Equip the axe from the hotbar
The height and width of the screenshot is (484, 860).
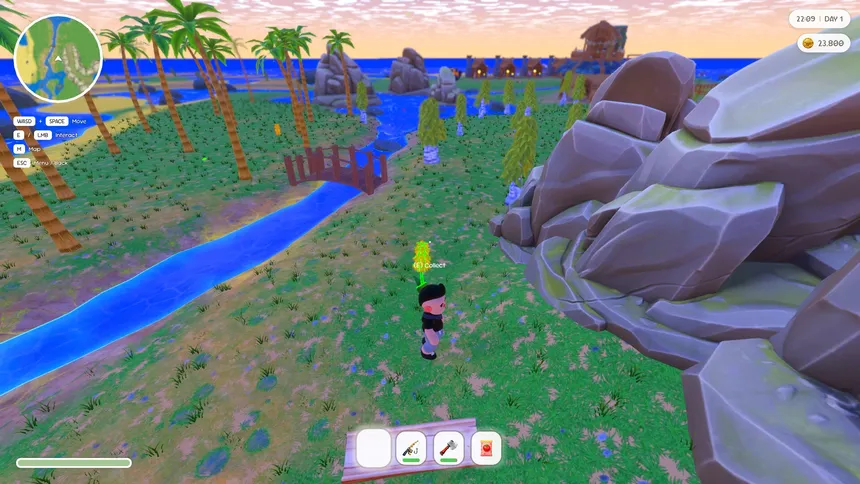point(449,448)
